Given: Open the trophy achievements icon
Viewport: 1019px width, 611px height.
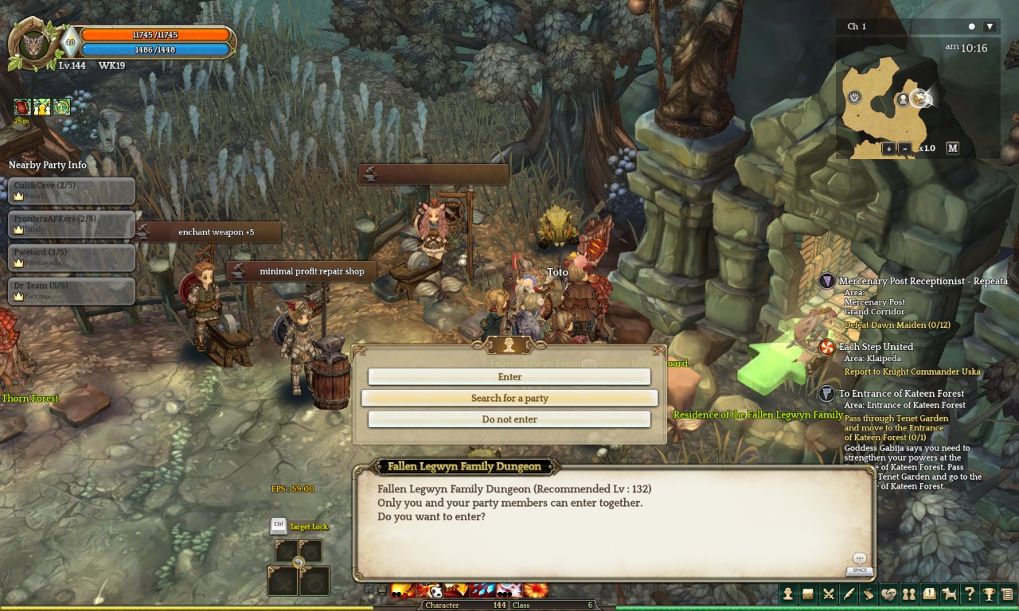Looking at the screenshot, I should coord(988,595).
